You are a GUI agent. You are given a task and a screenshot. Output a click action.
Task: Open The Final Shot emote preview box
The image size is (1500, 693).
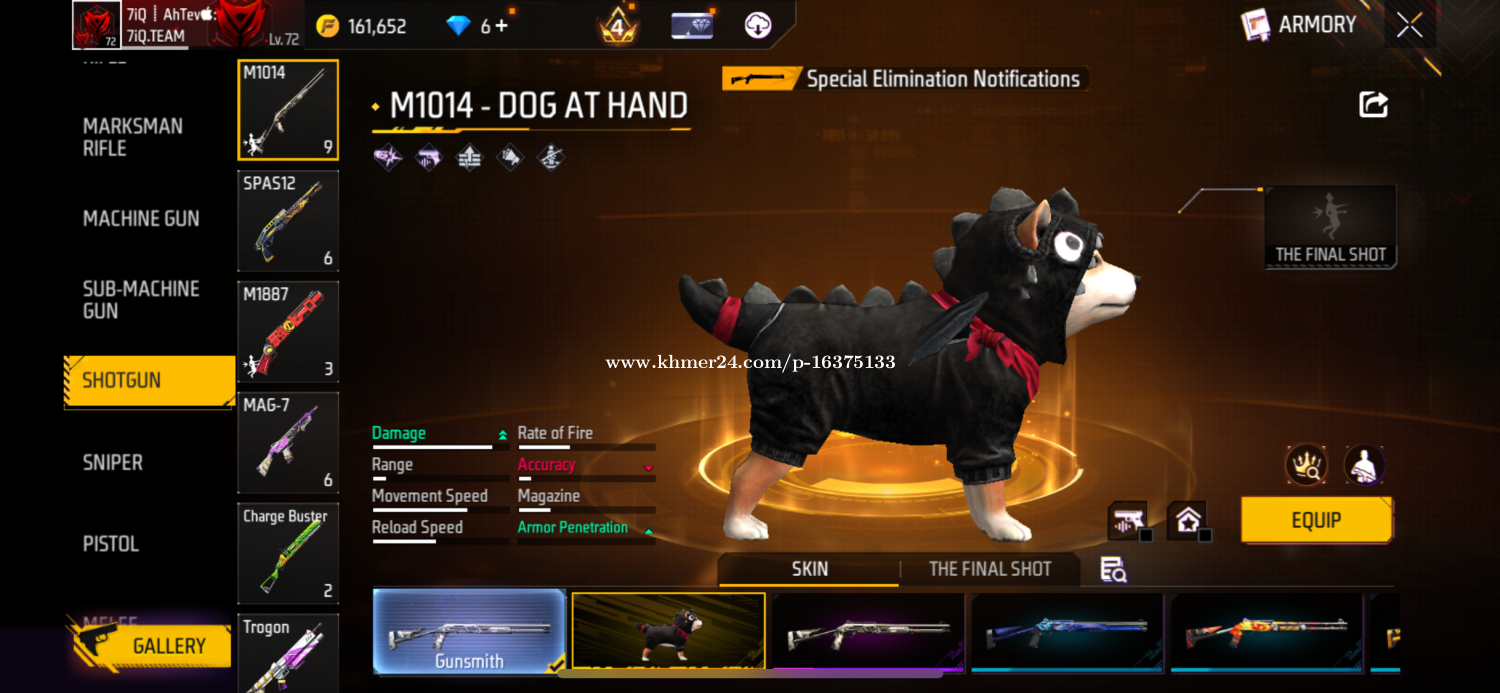coord(1330,227)
